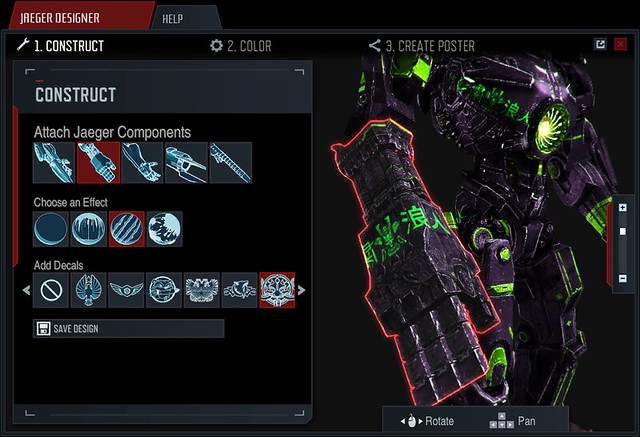The image size is (640, 437).
Task: Select step 1 Construct
Action: tap(60, 45)
